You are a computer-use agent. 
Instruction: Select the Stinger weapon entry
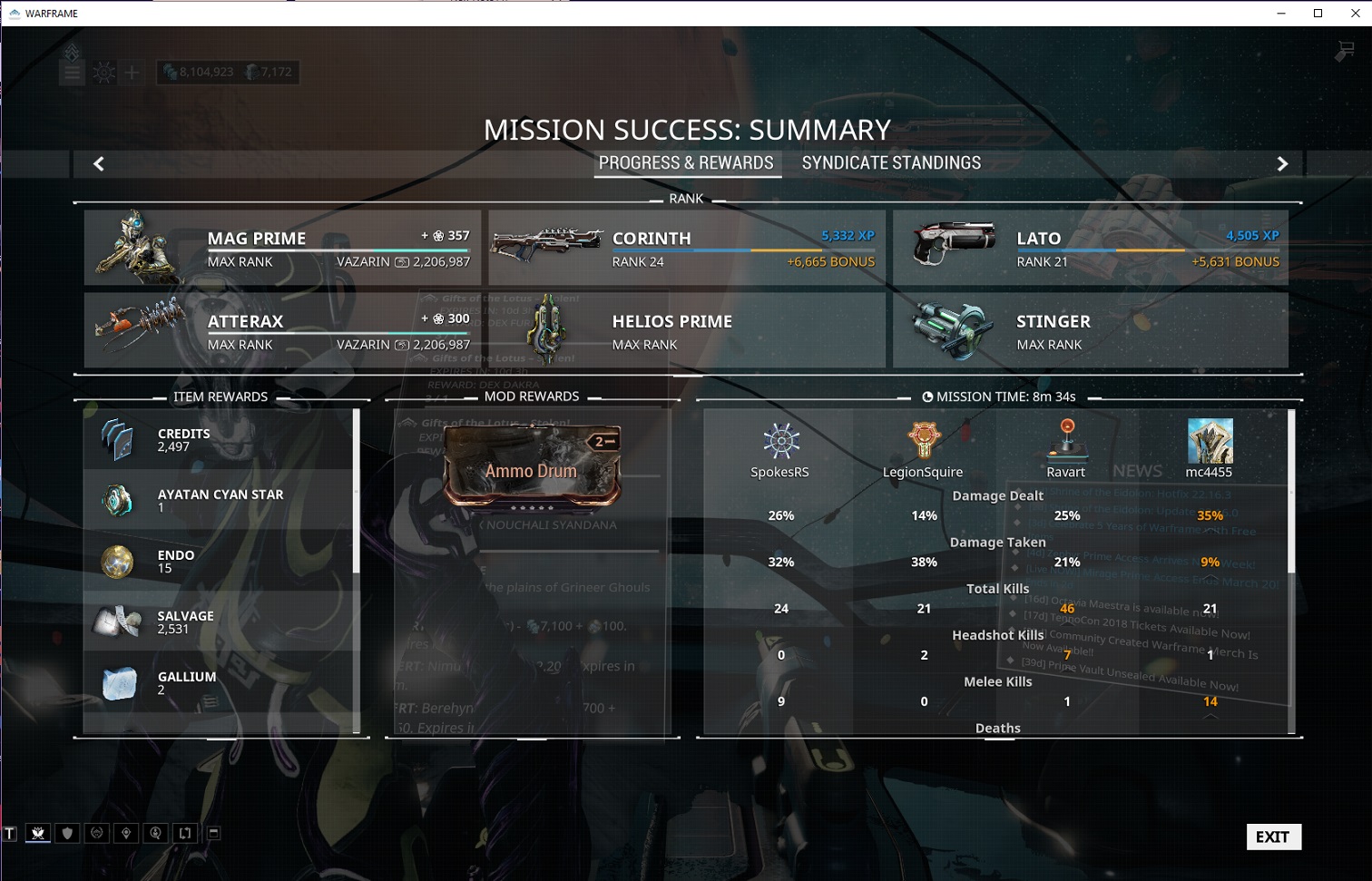pyautogui.click(x=1090, y=330)
